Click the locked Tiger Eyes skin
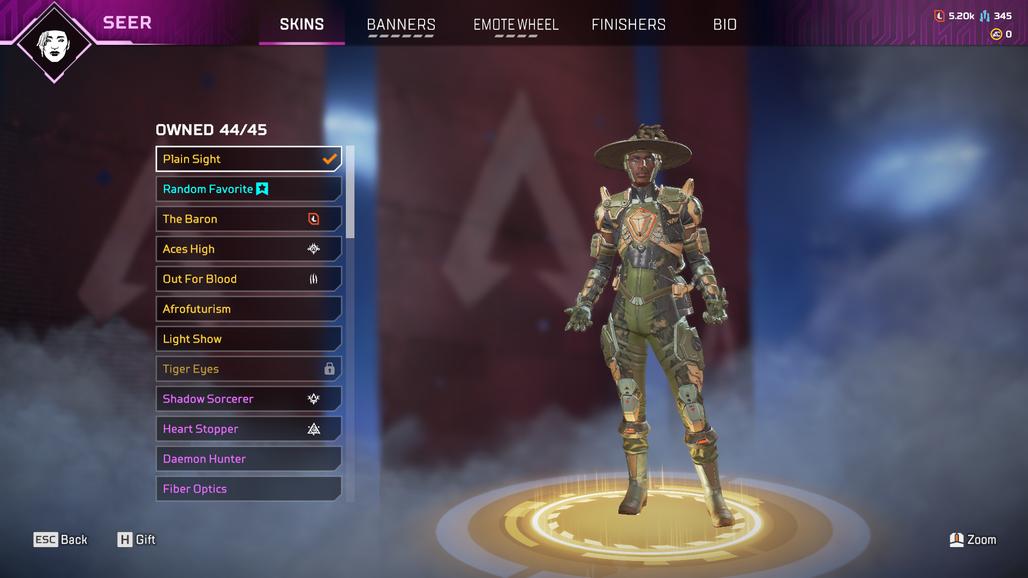 pyautogui.click(x=248, y=369)
